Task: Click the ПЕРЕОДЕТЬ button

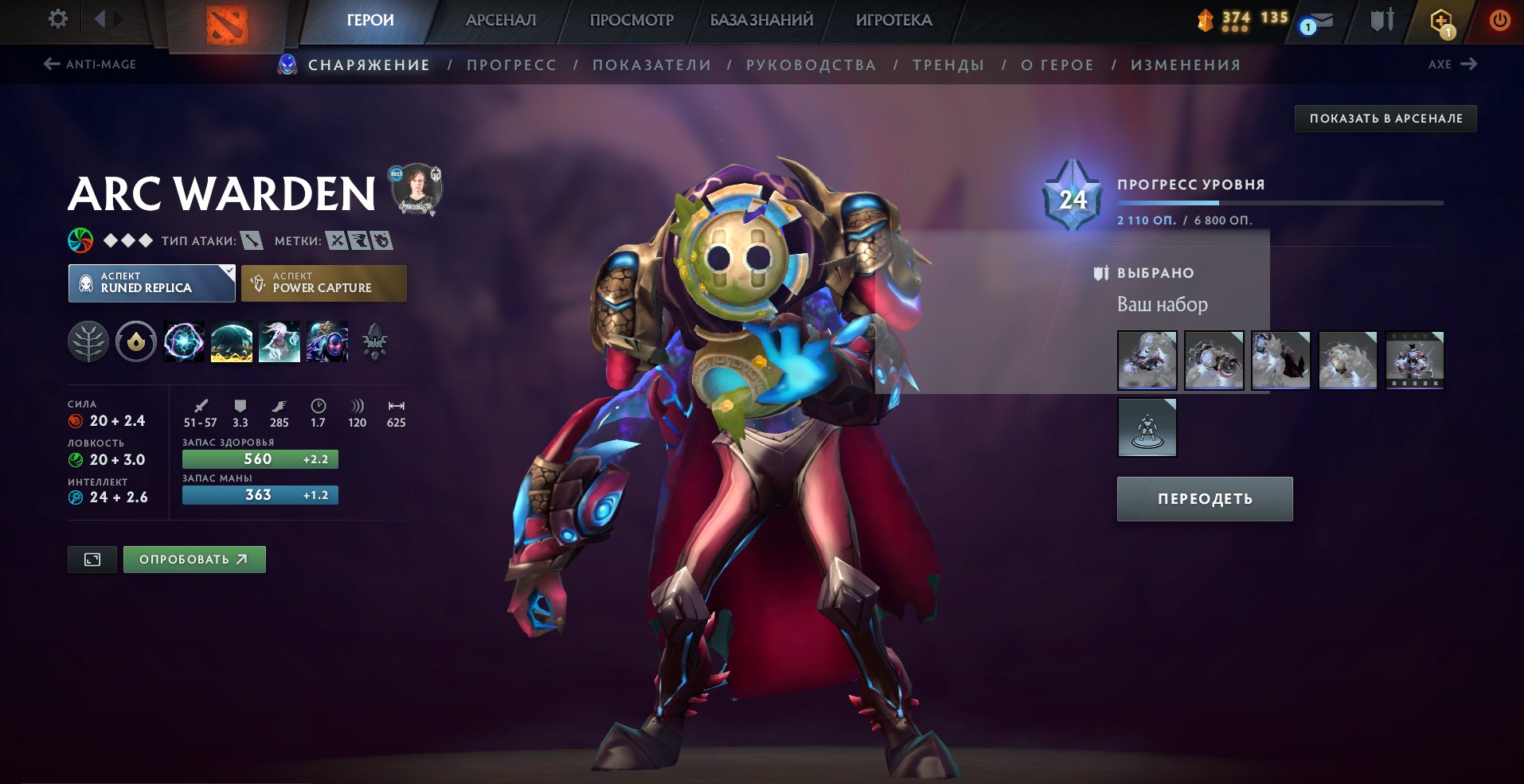Action: pos(1205,498)
